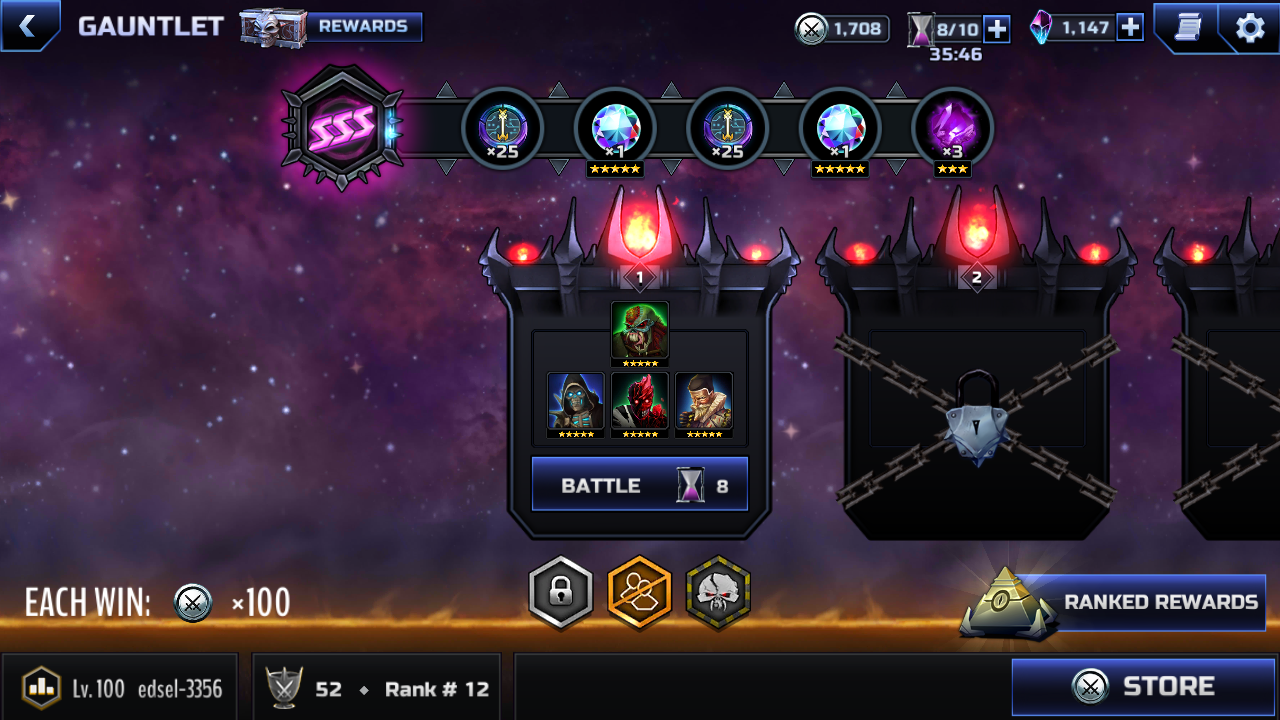Select the orange crossed-out character hexagon

640,592
